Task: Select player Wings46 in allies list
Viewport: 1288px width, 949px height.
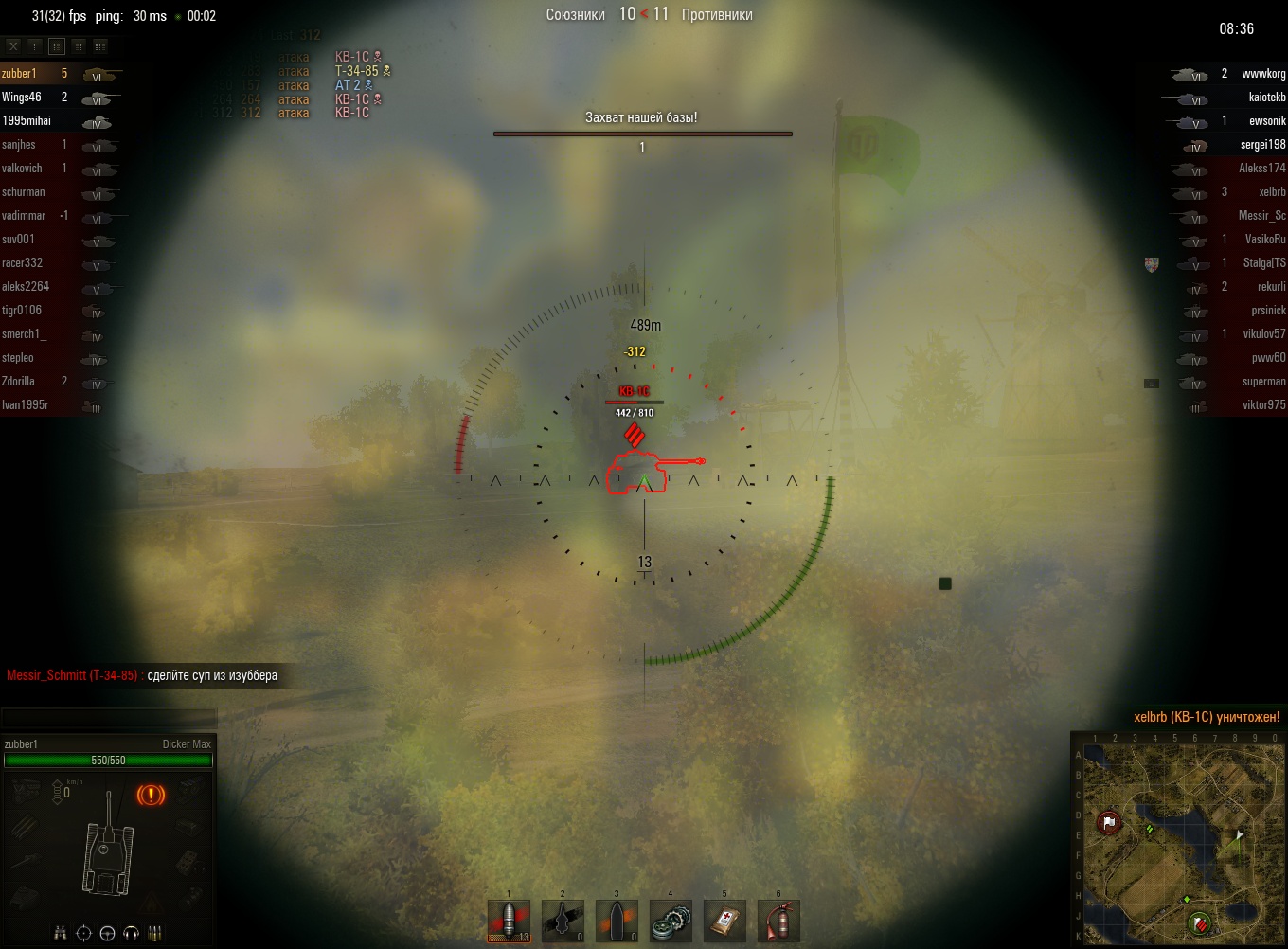Action: click(22, 97)
